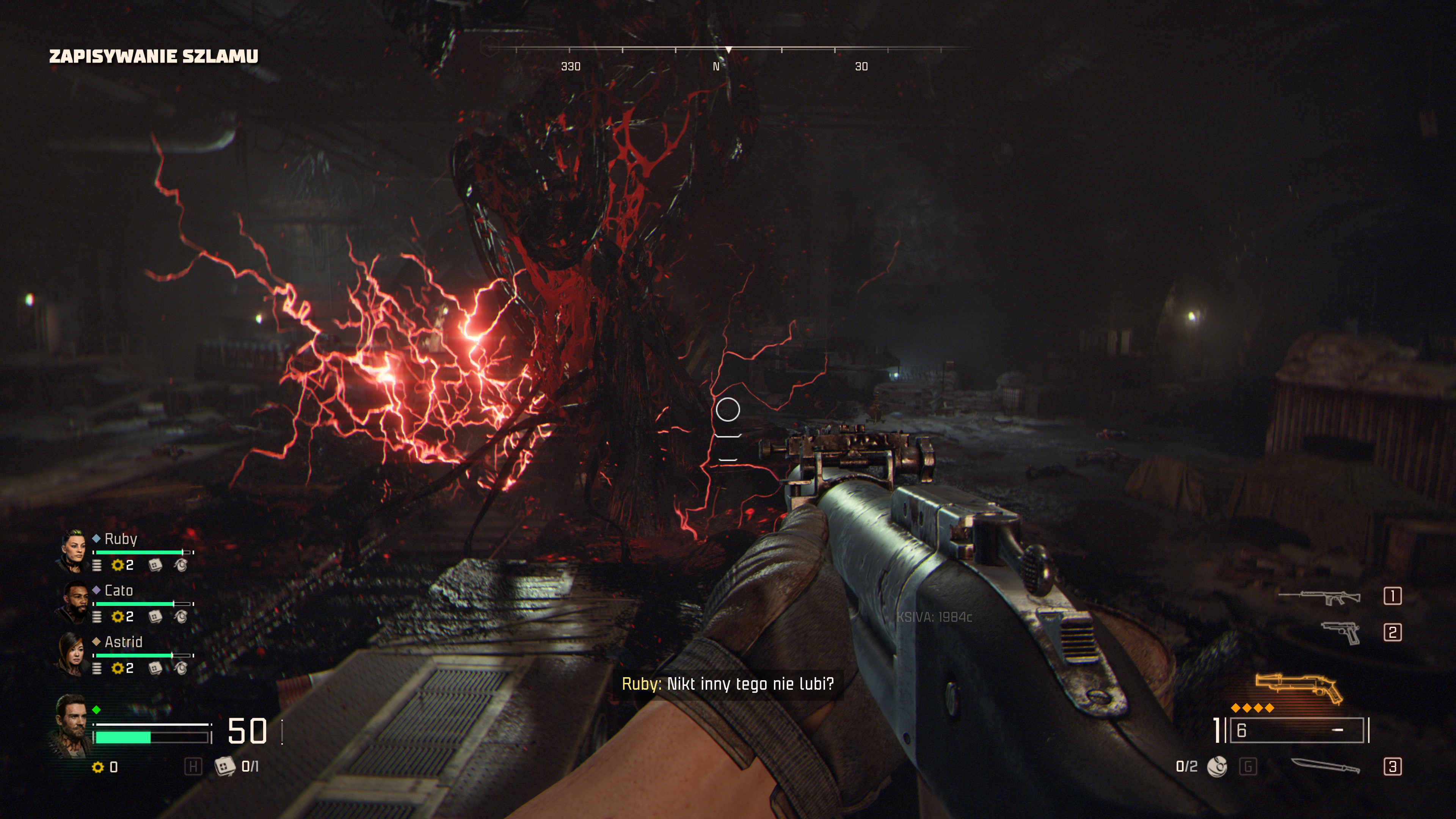Select the offensive item icon showing 0/2
Viewport: 1456px width, 819px height.
point(1217,767)
